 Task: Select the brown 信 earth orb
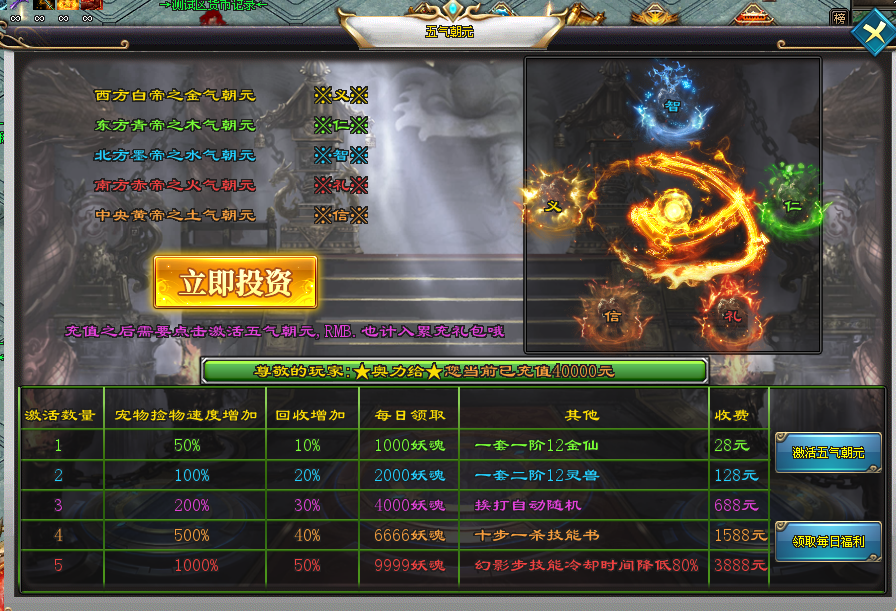coord(612,315)
